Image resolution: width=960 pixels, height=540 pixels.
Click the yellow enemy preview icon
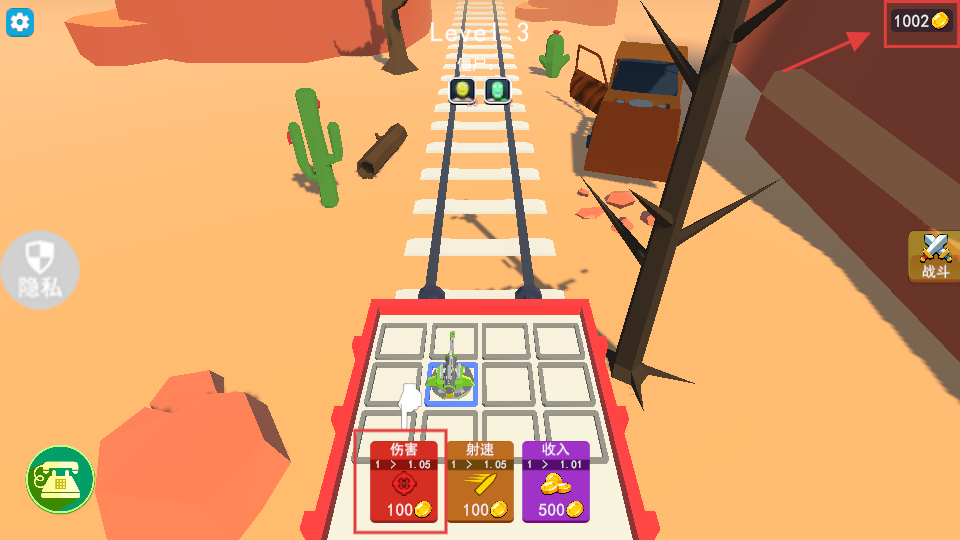(461, 91)
